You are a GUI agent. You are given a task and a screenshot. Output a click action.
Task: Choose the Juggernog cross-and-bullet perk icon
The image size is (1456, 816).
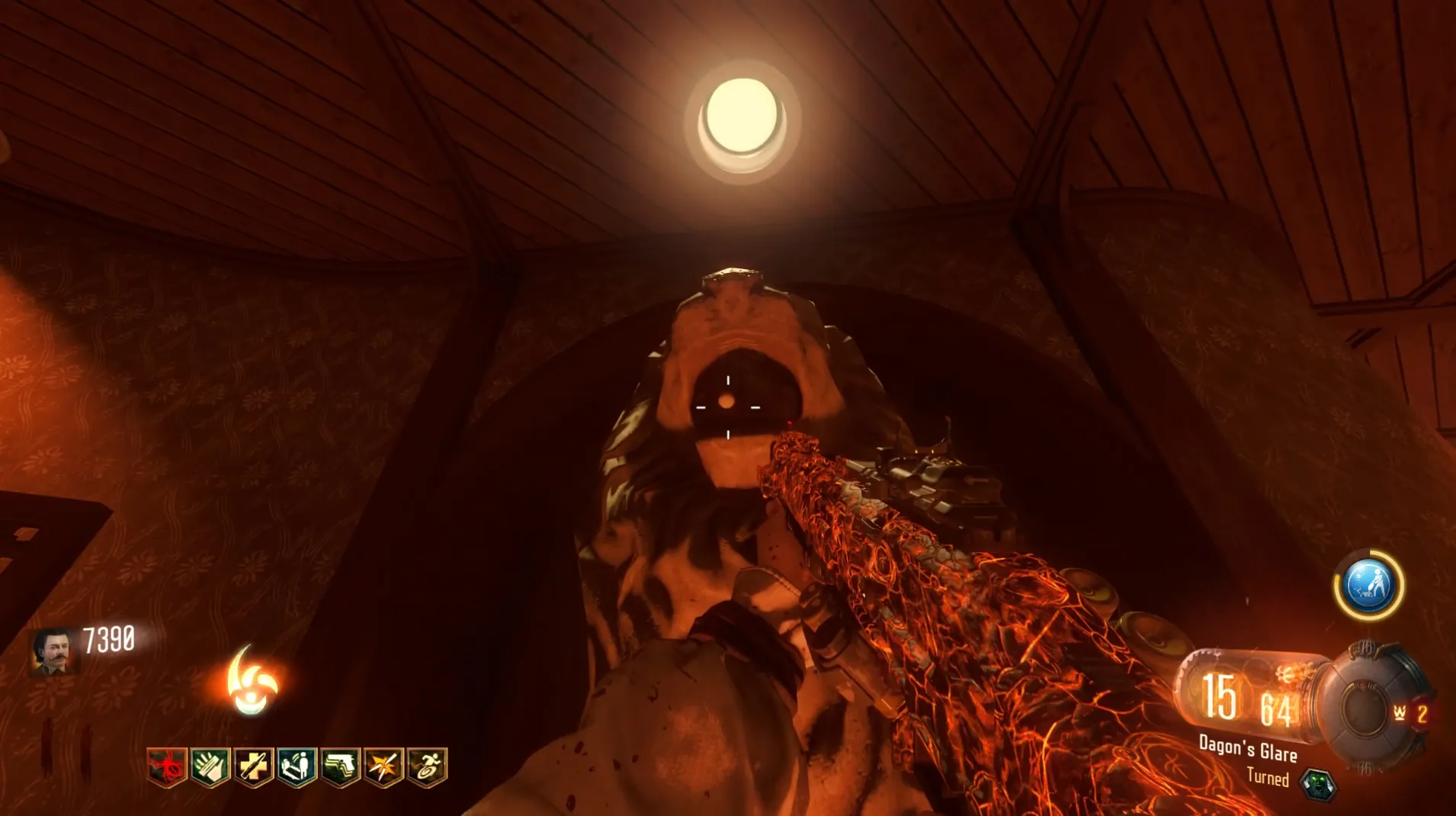tap(254, 766)
